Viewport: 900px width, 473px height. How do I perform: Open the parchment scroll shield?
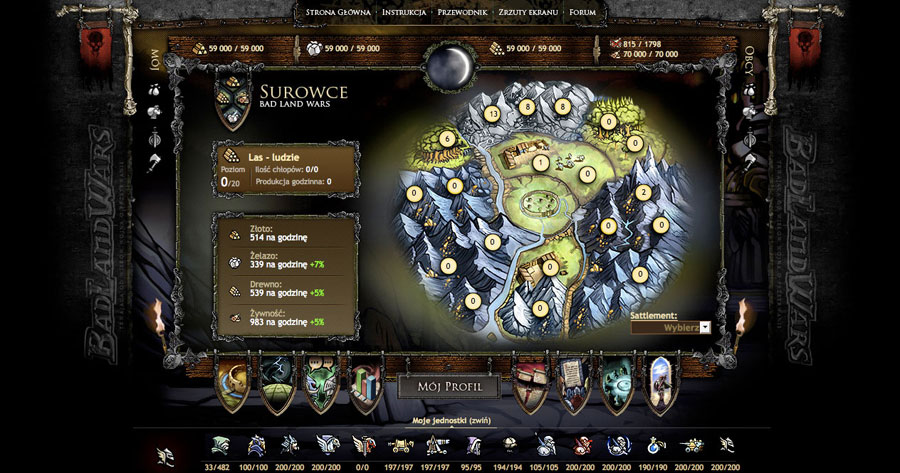(x=573, y=384)
